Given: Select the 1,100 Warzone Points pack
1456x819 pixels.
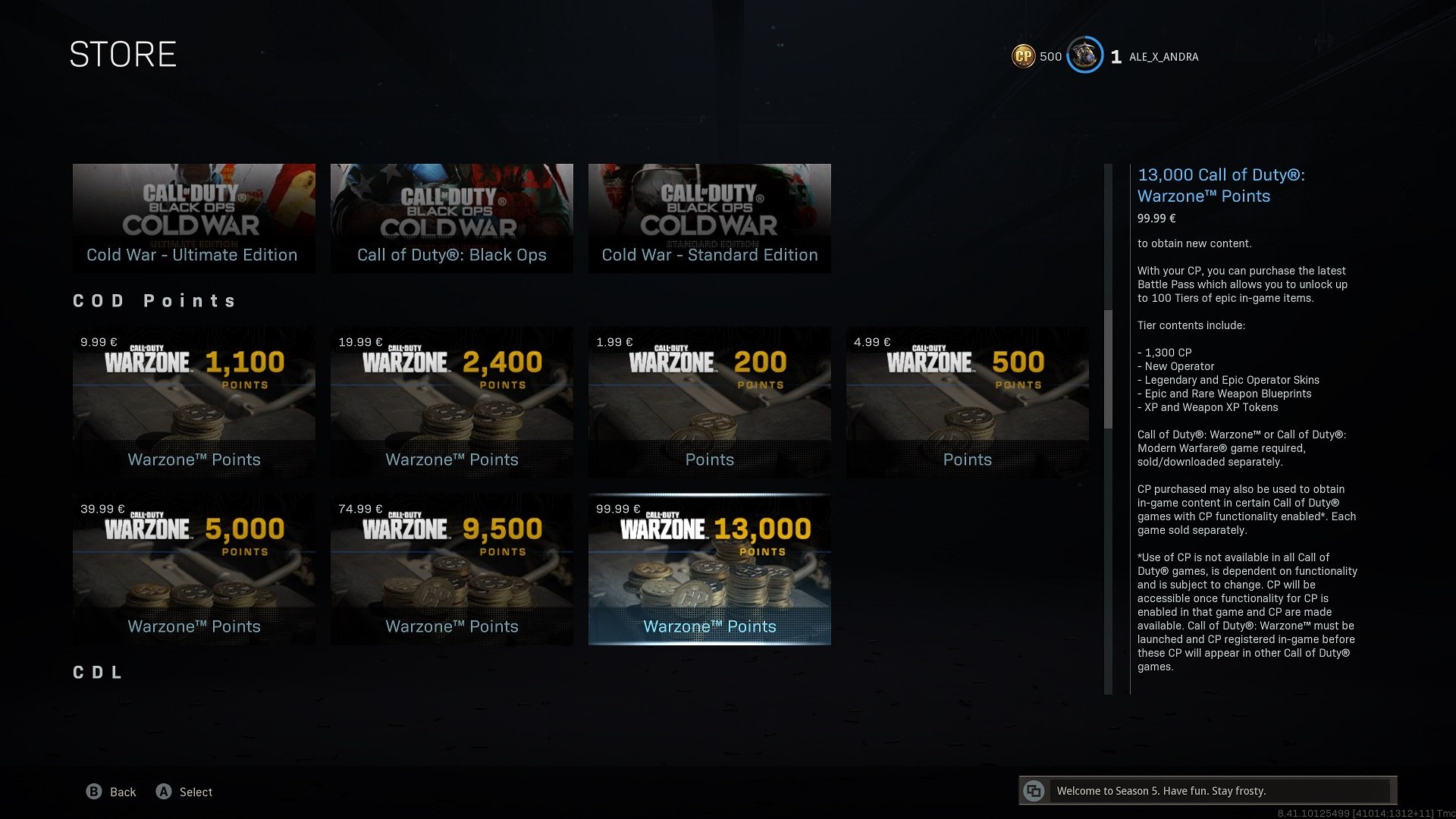Looking at the screenshot, I should (193, 402).
